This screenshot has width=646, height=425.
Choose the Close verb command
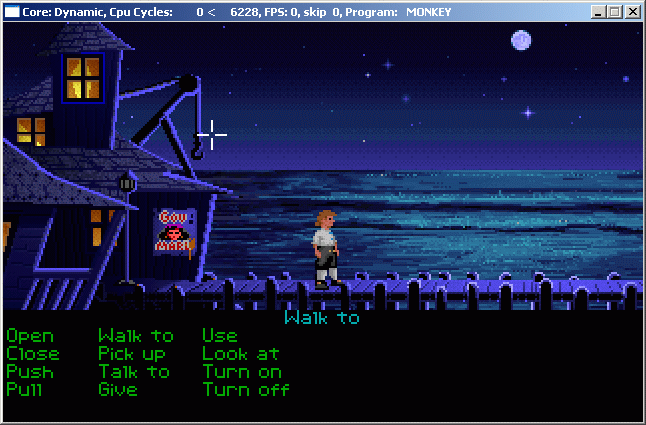[x=33, y=354]
